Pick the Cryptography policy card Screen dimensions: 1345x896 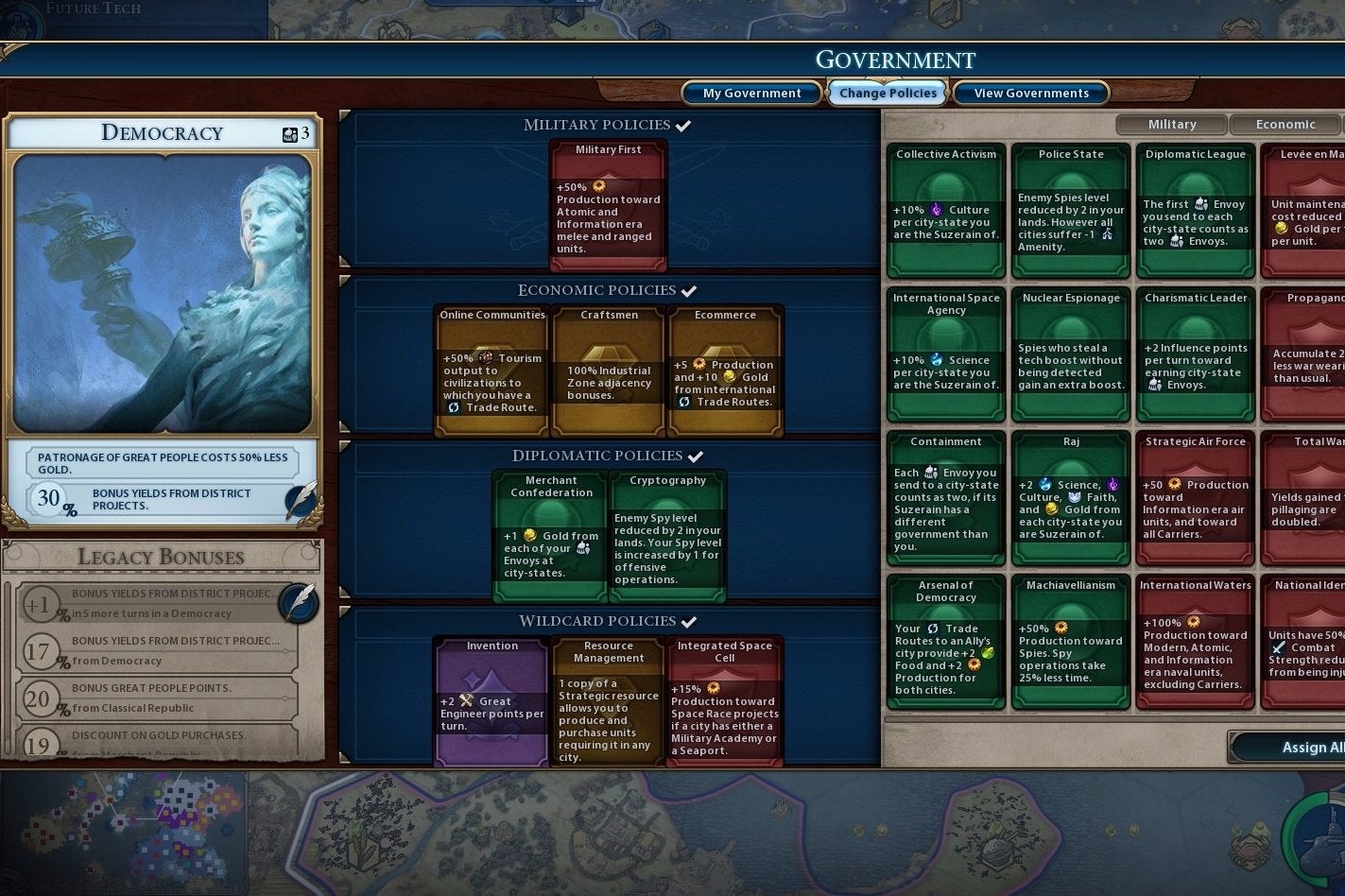coord(666,534)
